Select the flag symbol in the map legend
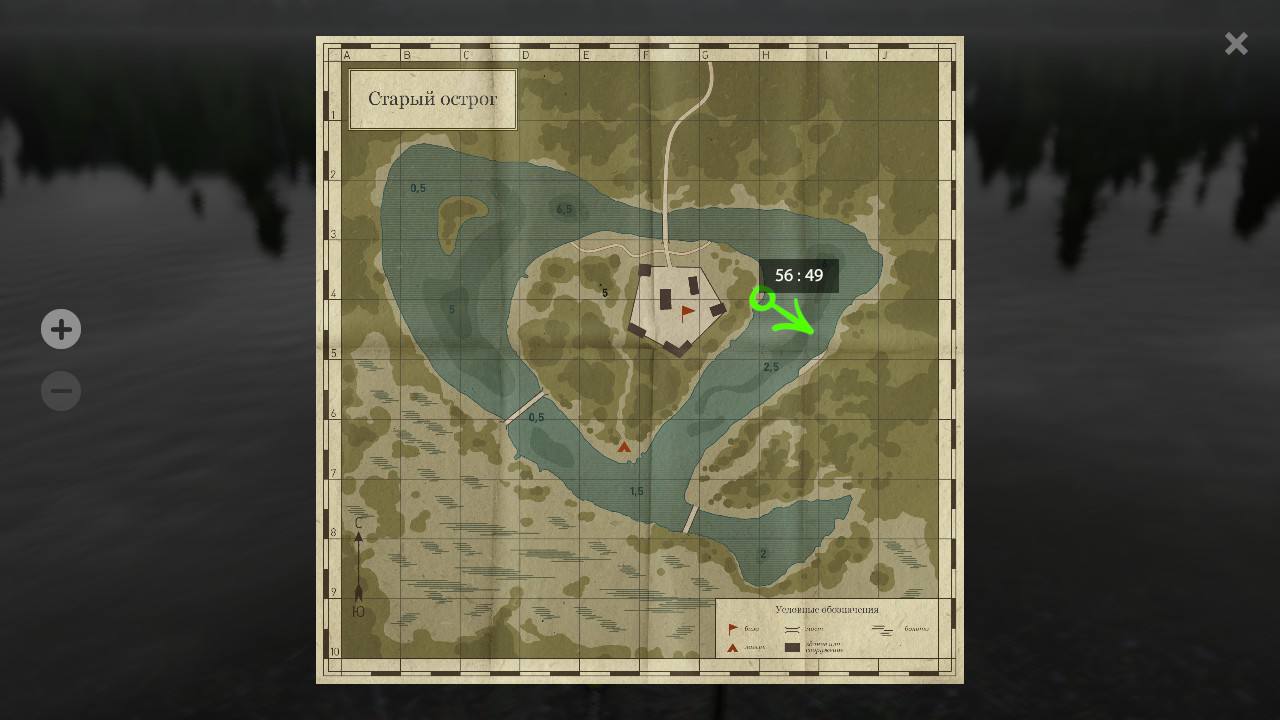This screenshot has width=1280, height=720. 732,628
